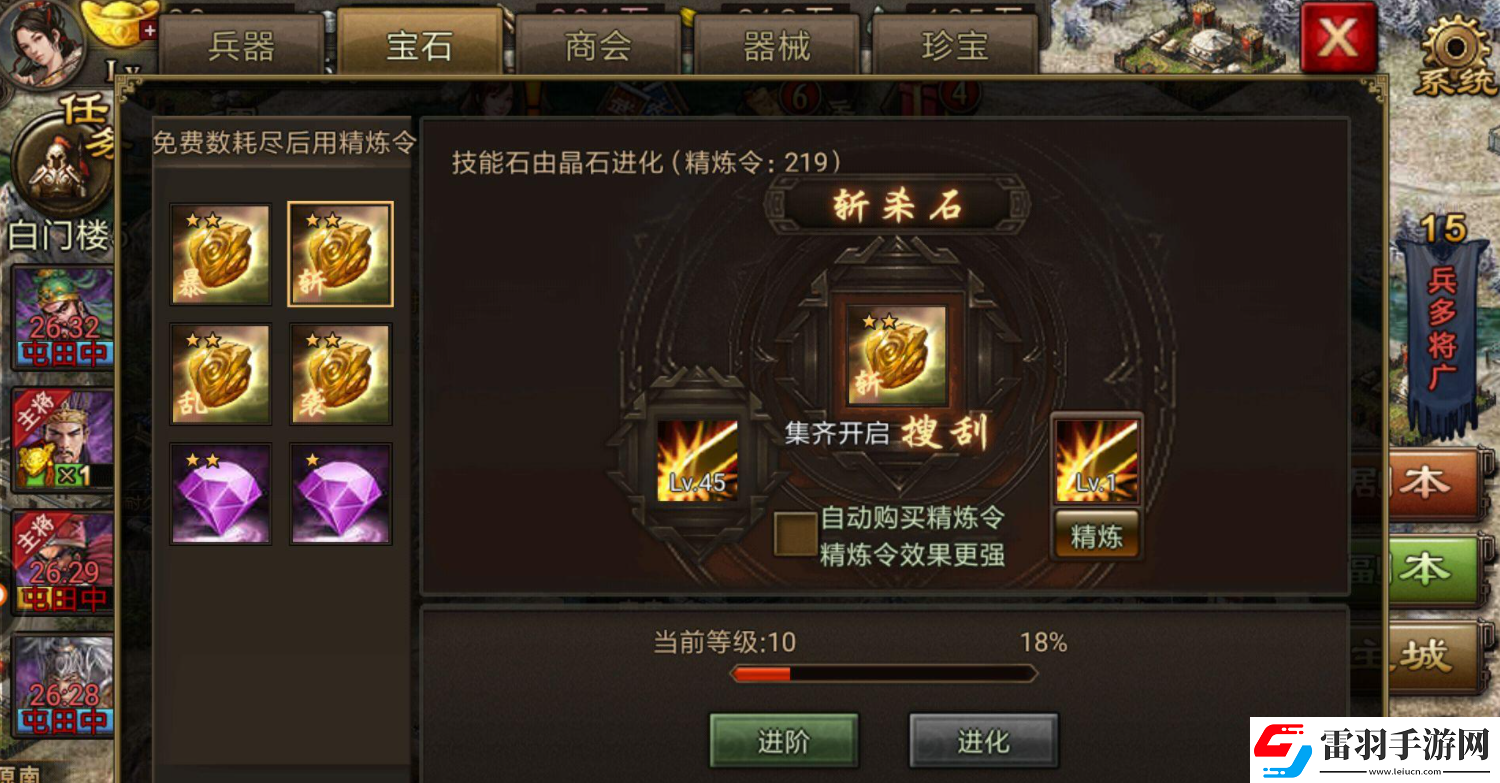Switch to the 商会 tab
1500x783 pixels.
tap(598, 44)
